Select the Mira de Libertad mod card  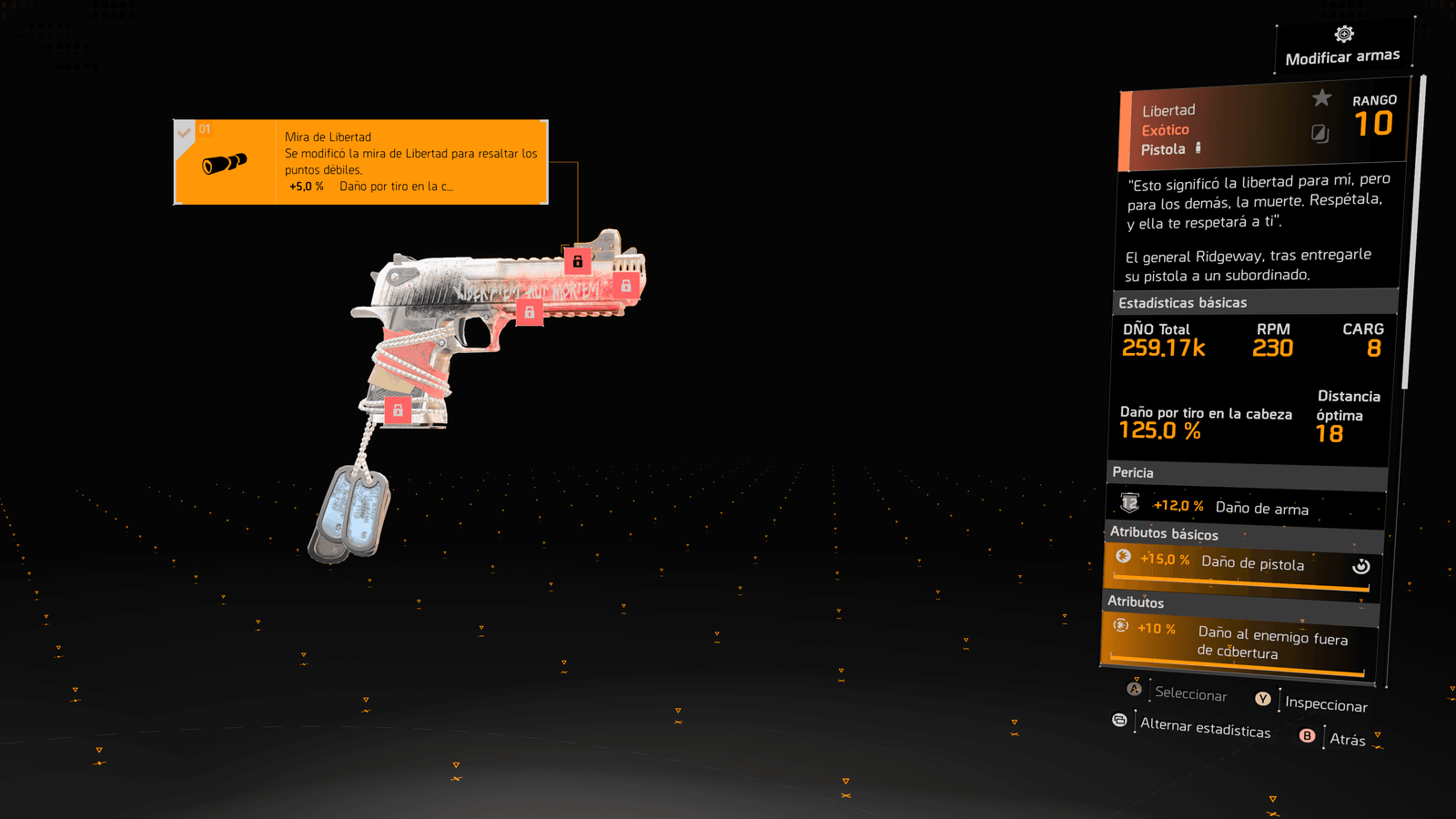[360, 162]
